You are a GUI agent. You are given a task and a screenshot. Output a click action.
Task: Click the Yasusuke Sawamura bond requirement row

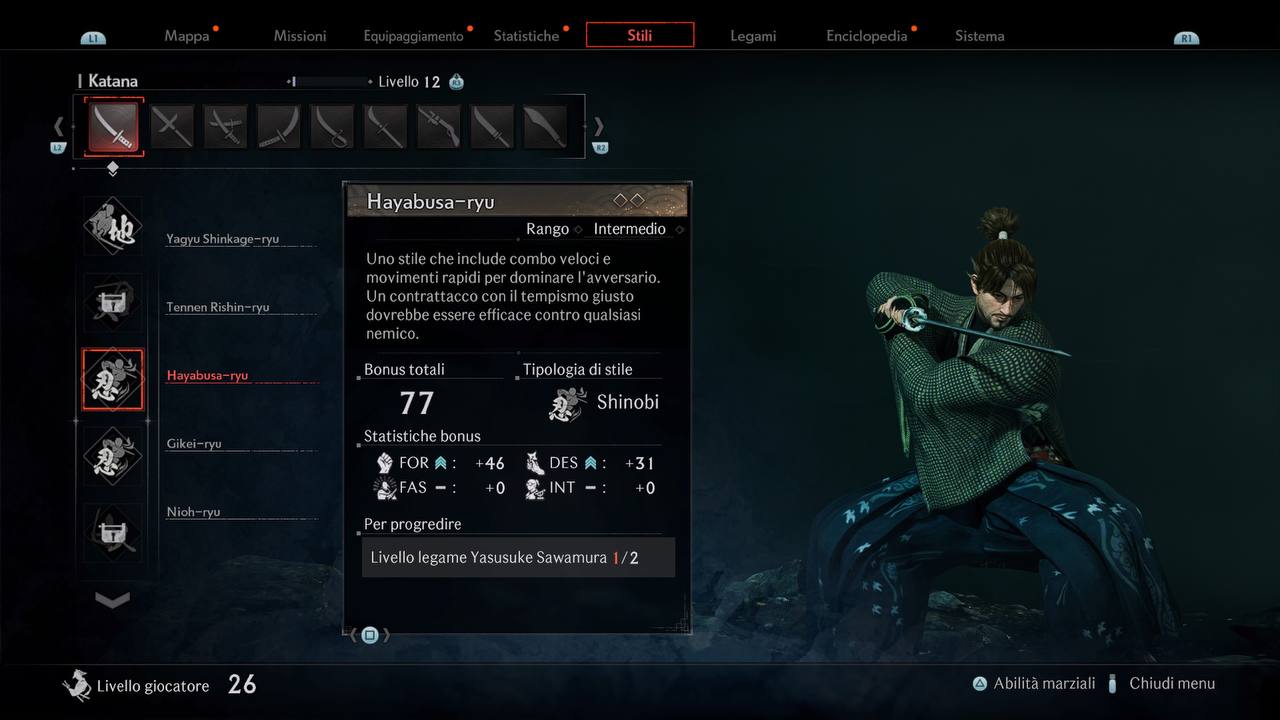coord(518,557)
